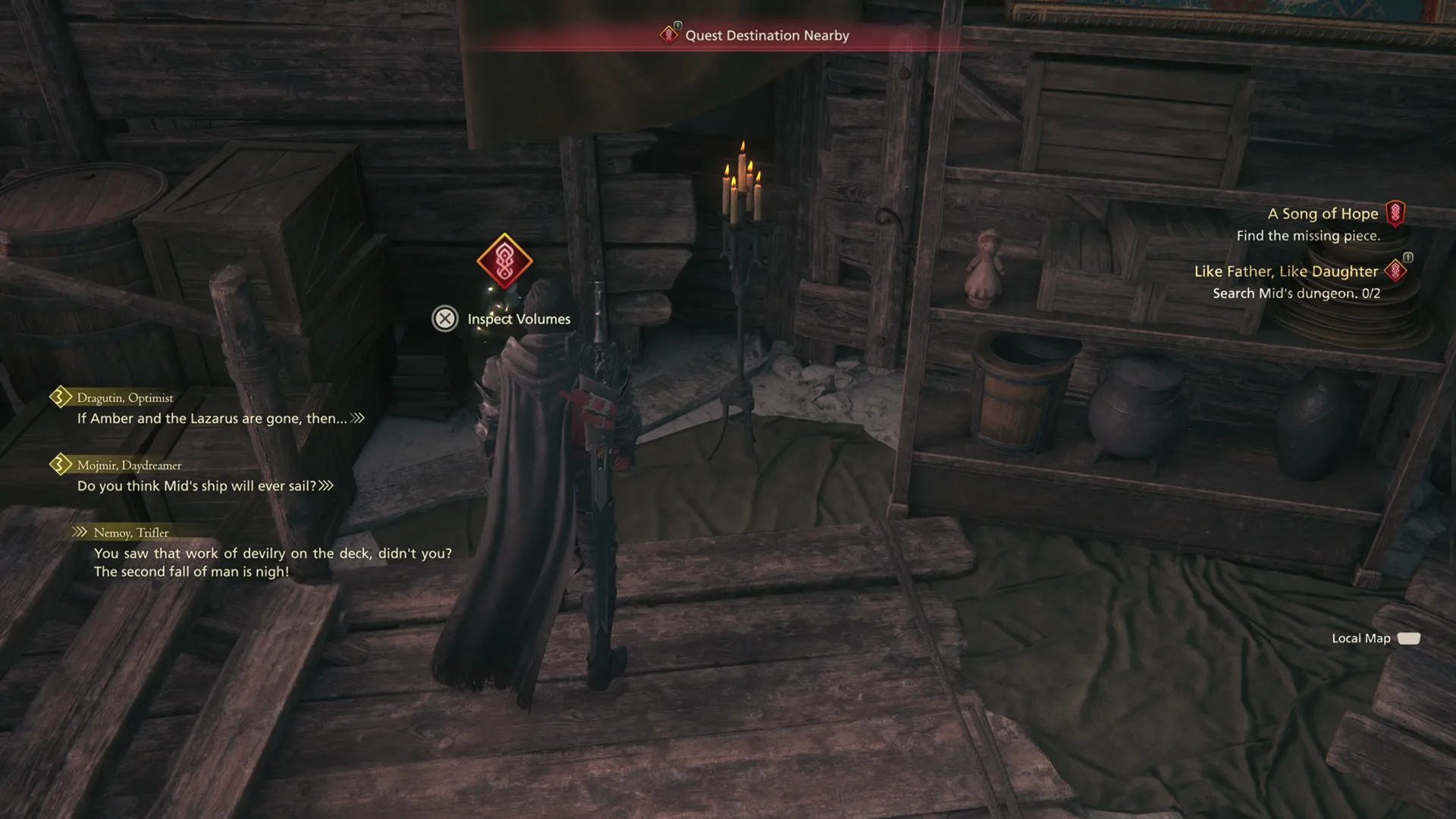This screenshot has width=1456, height=819.
Task: Click the Nemoy, Trifler name label
Action: 130,532
